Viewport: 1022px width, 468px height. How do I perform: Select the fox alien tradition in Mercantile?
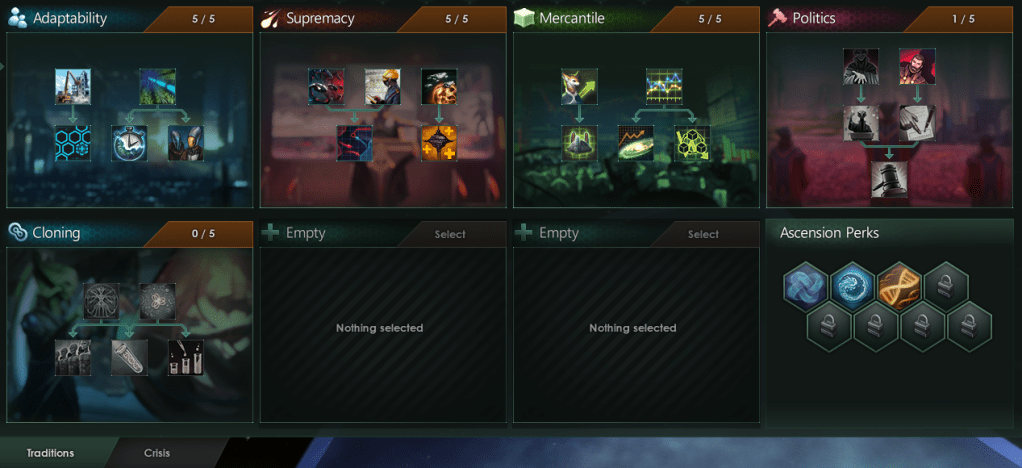580,87
